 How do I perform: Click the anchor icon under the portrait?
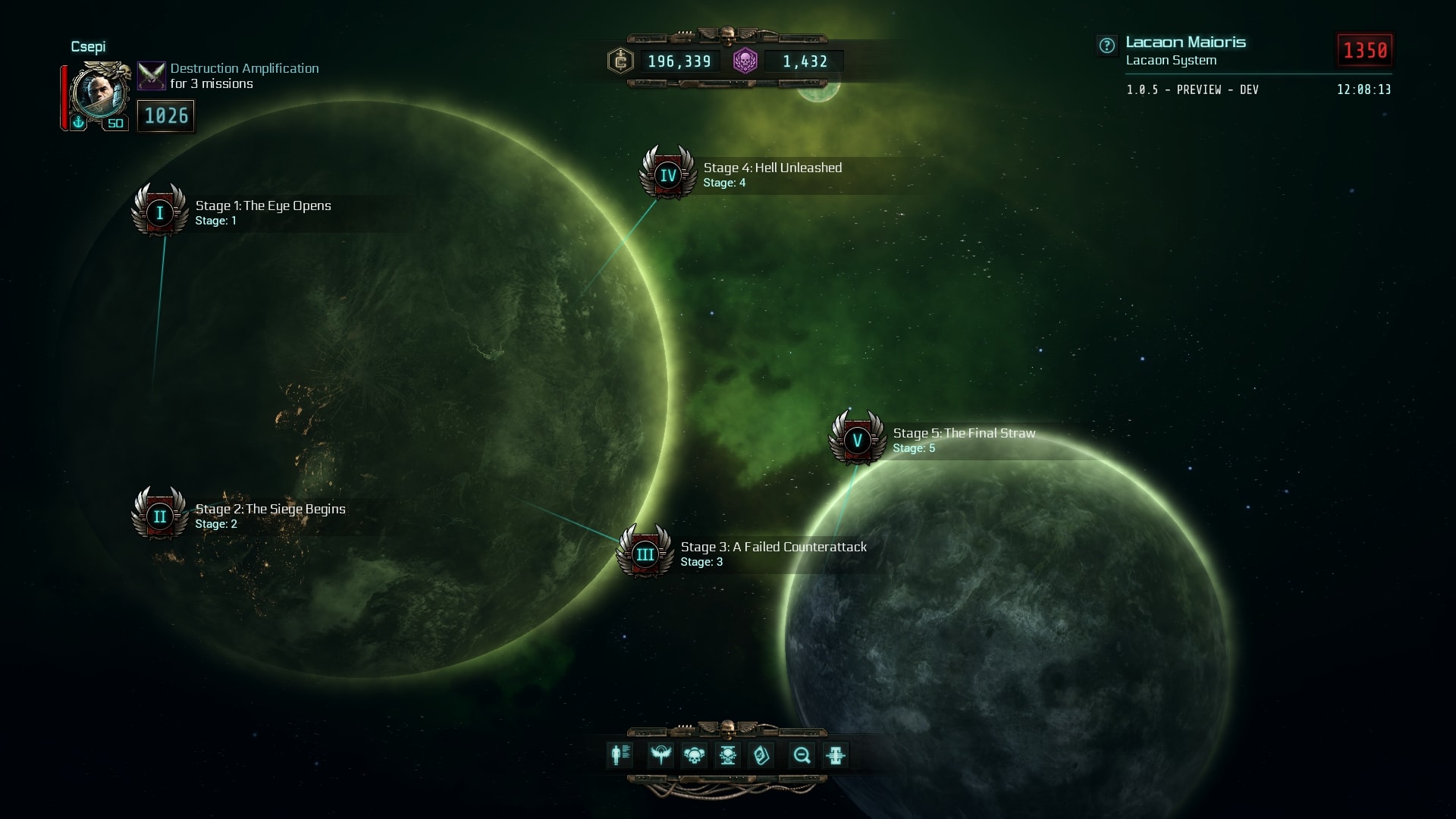tap(78, 122)
